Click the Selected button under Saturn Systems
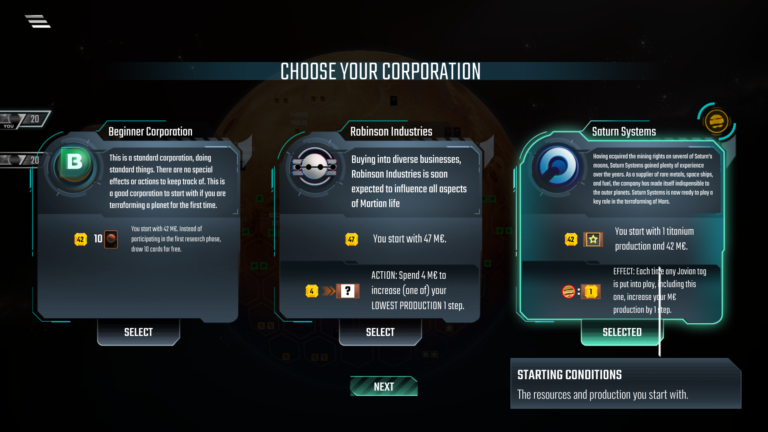Screen dimensions: 768x432 pos(621,332)
